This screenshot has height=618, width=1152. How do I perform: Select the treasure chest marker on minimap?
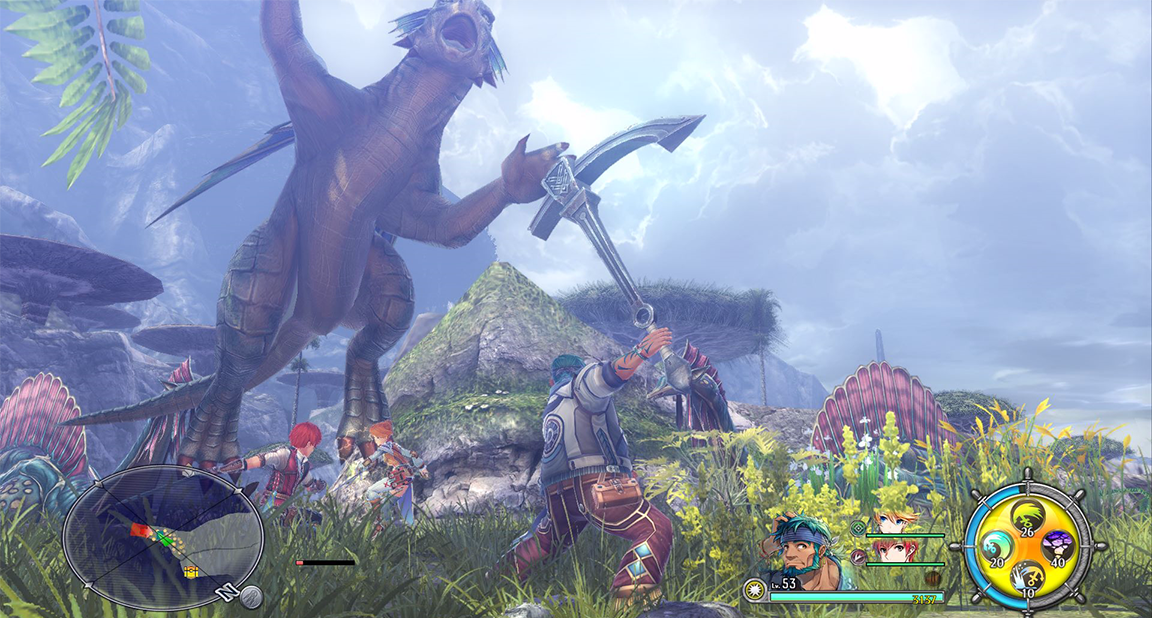click(188, 573)
